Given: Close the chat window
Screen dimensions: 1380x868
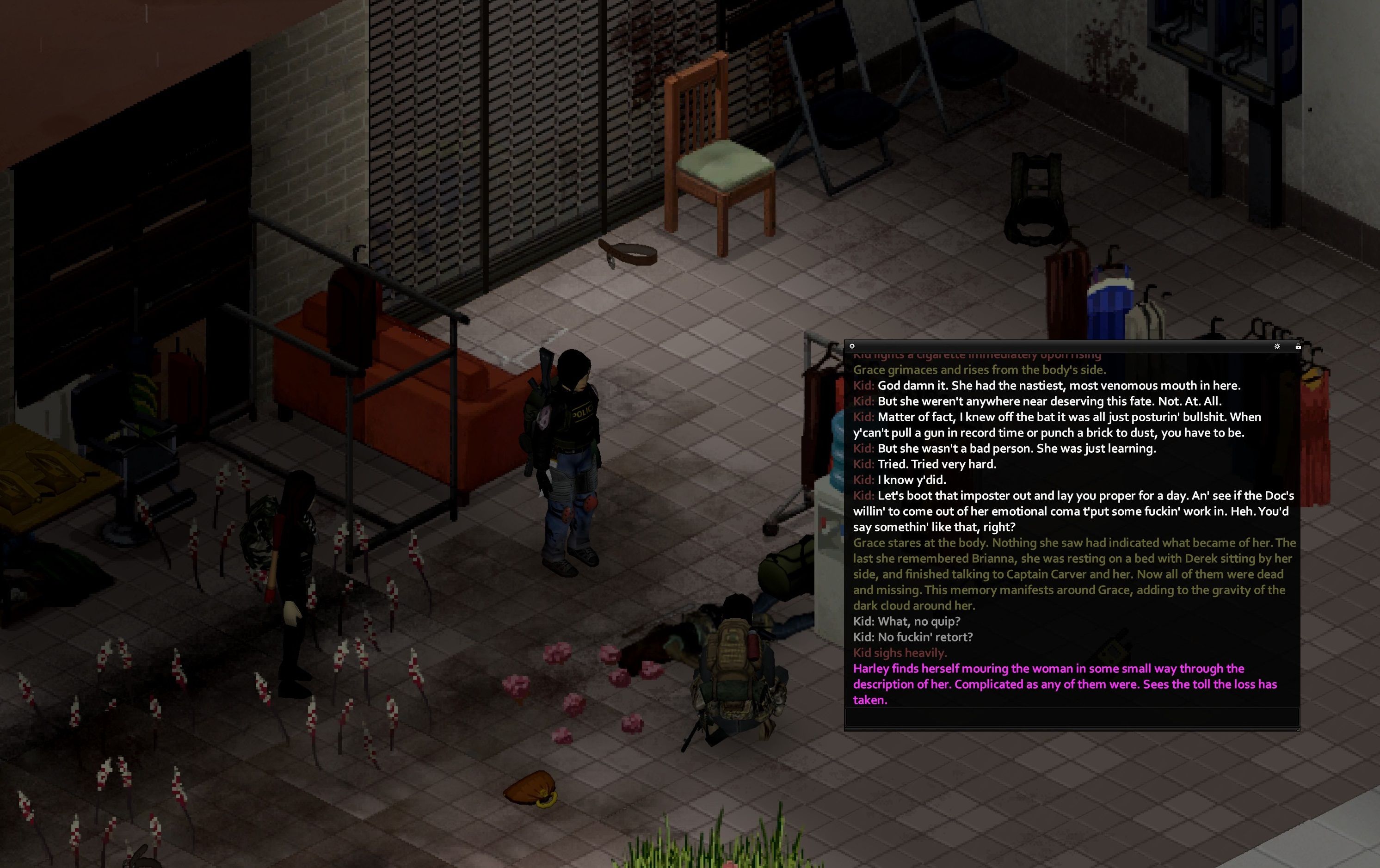Looking at the screenshot, I should click(852, 346).
